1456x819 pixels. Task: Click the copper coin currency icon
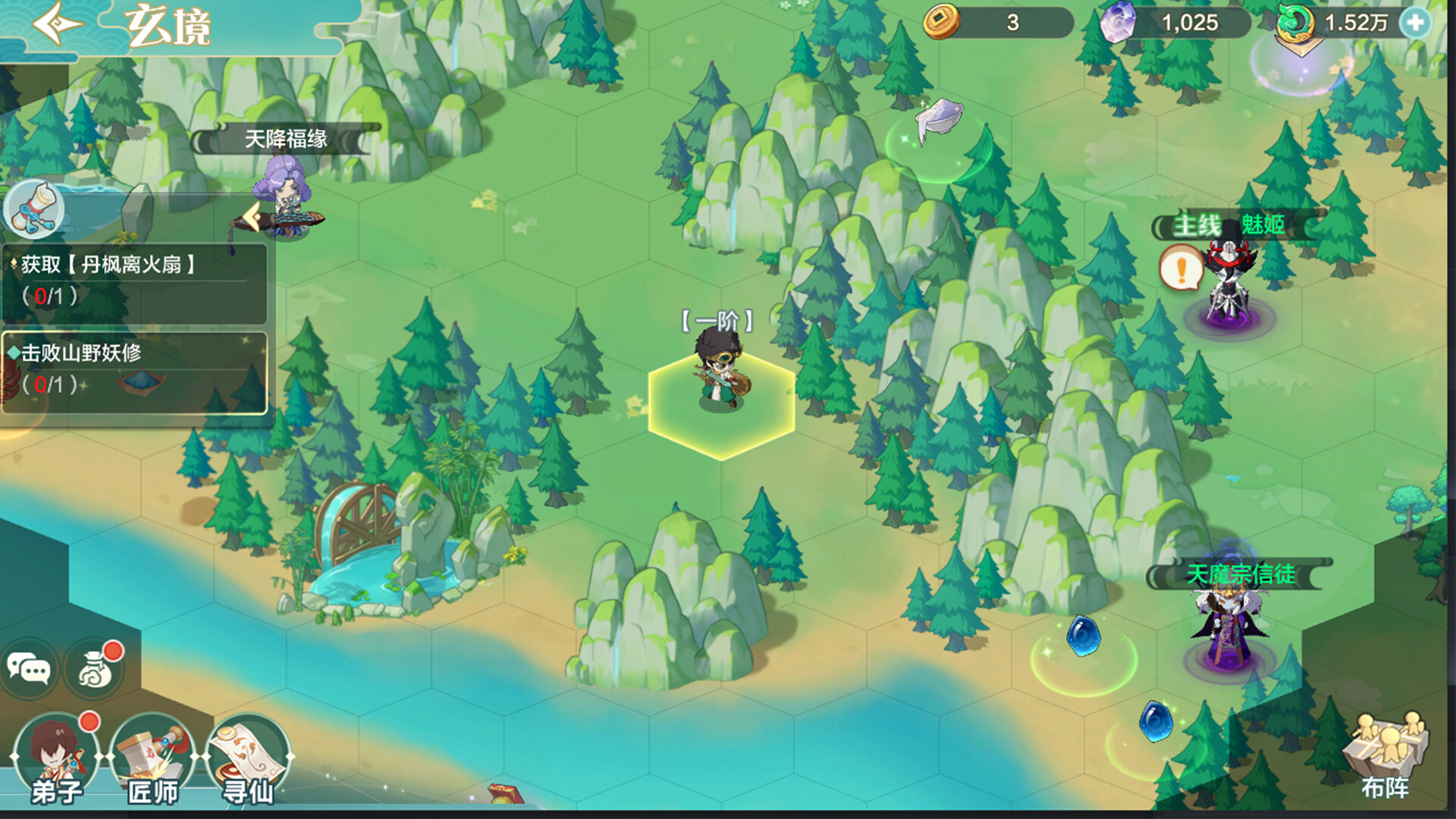[943, 24]
